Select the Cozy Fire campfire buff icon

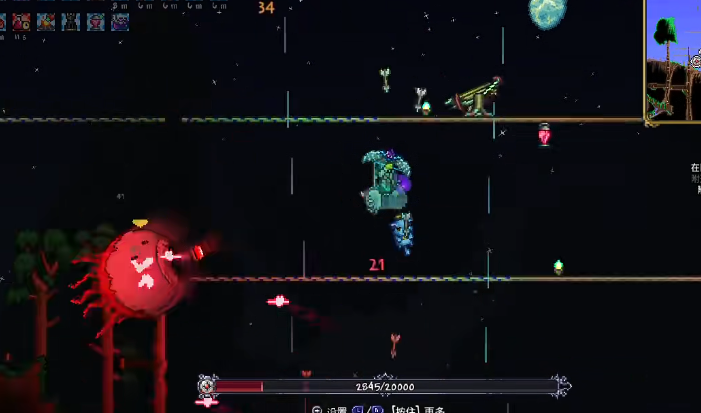[46, 21]
